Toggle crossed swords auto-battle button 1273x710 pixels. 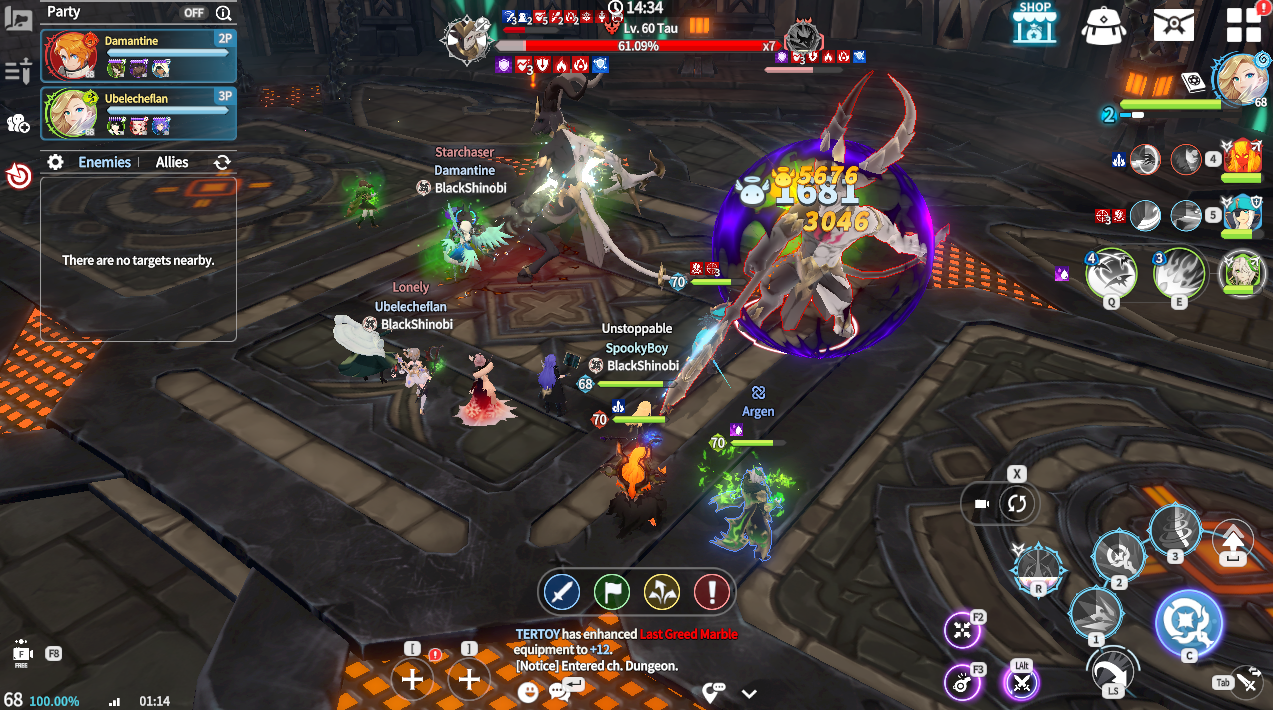point(1021,683)
